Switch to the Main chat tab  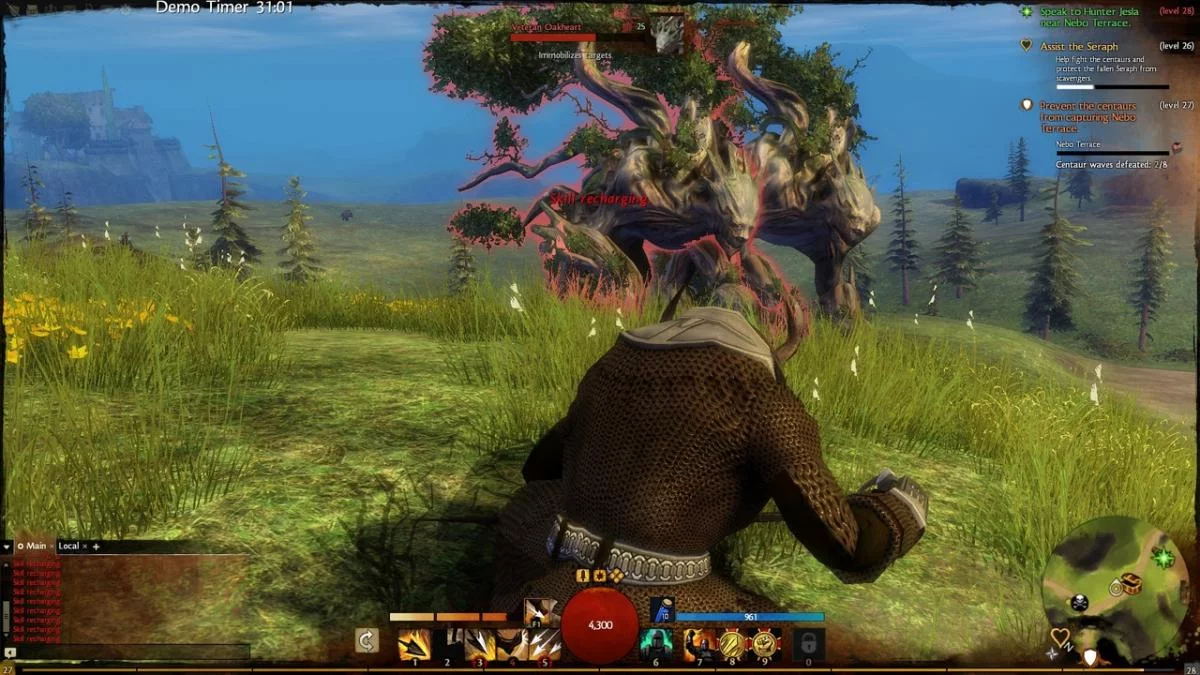click(33, 546)
